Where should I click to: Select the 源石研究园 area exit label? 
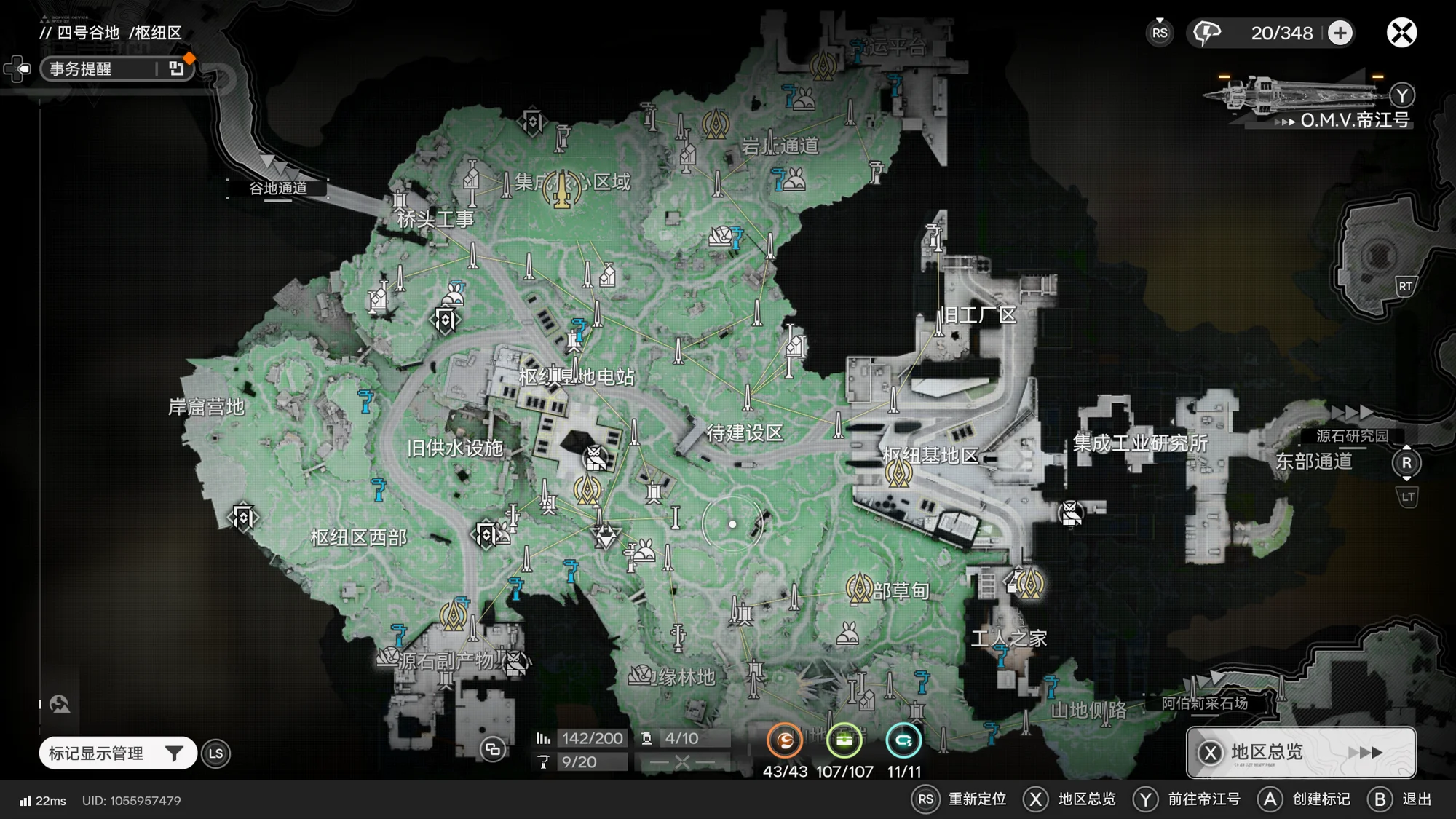(x=1352, y=435)
